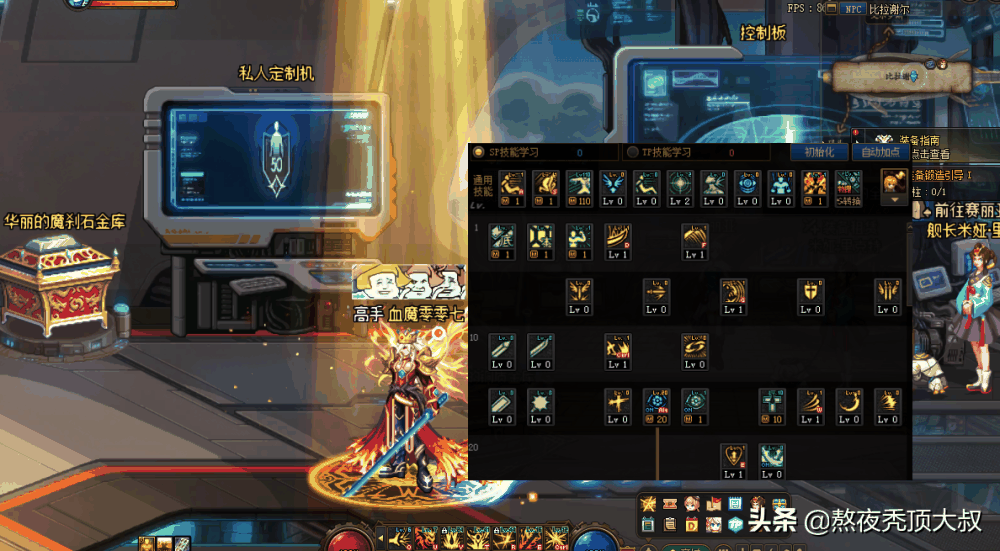
Task: Click the 自动加点 auto-allocate button
Action: [880, 152]
